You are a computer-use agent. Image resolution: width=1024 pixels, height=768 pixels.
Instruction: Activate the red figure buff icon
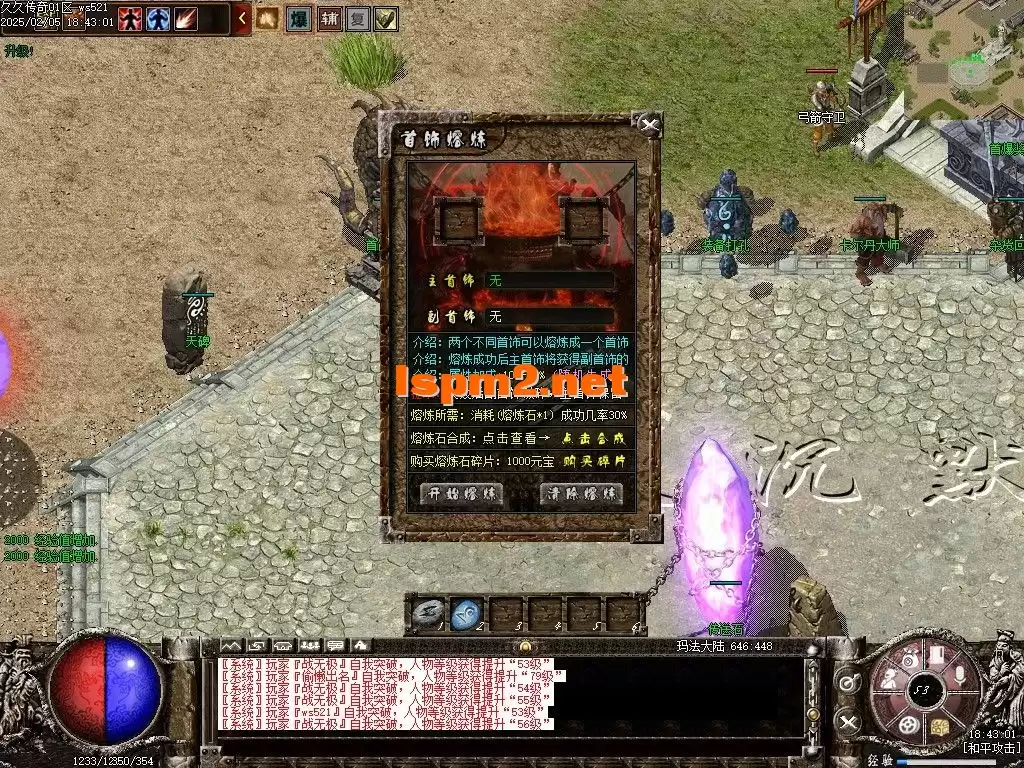coord(130,18)
